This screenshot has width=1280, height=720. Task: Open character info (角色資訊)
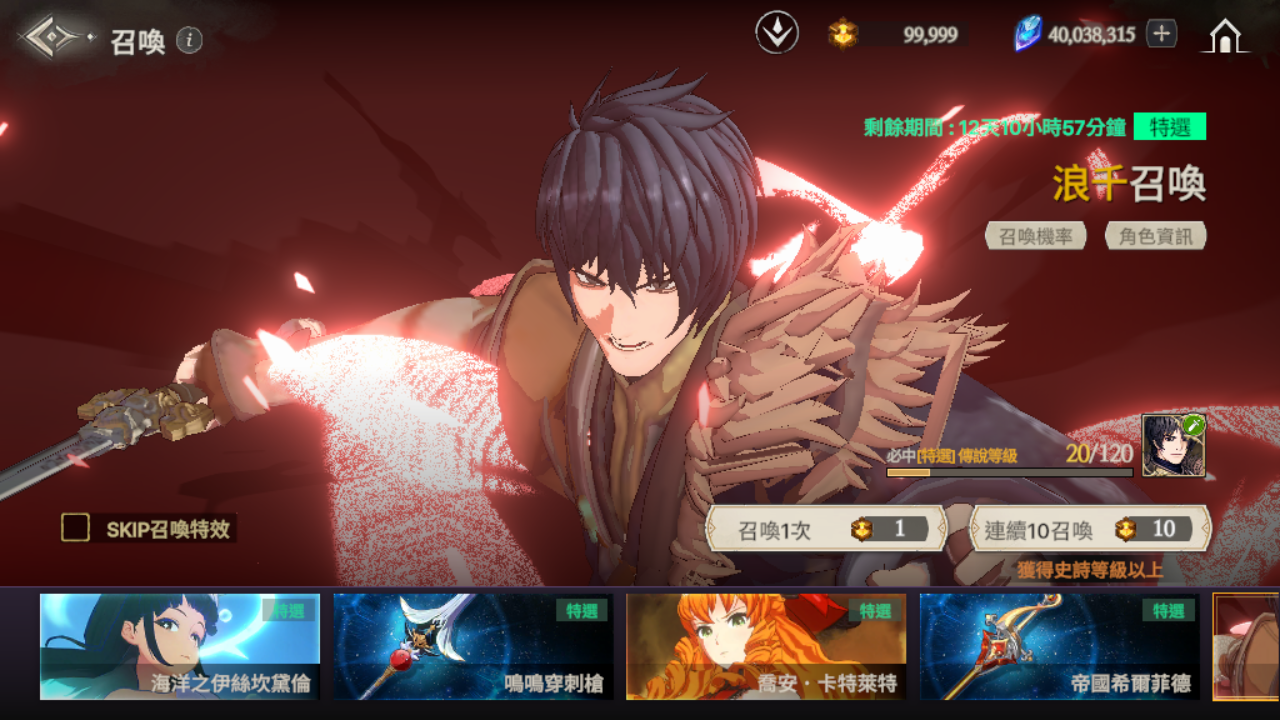(1155, 236)
